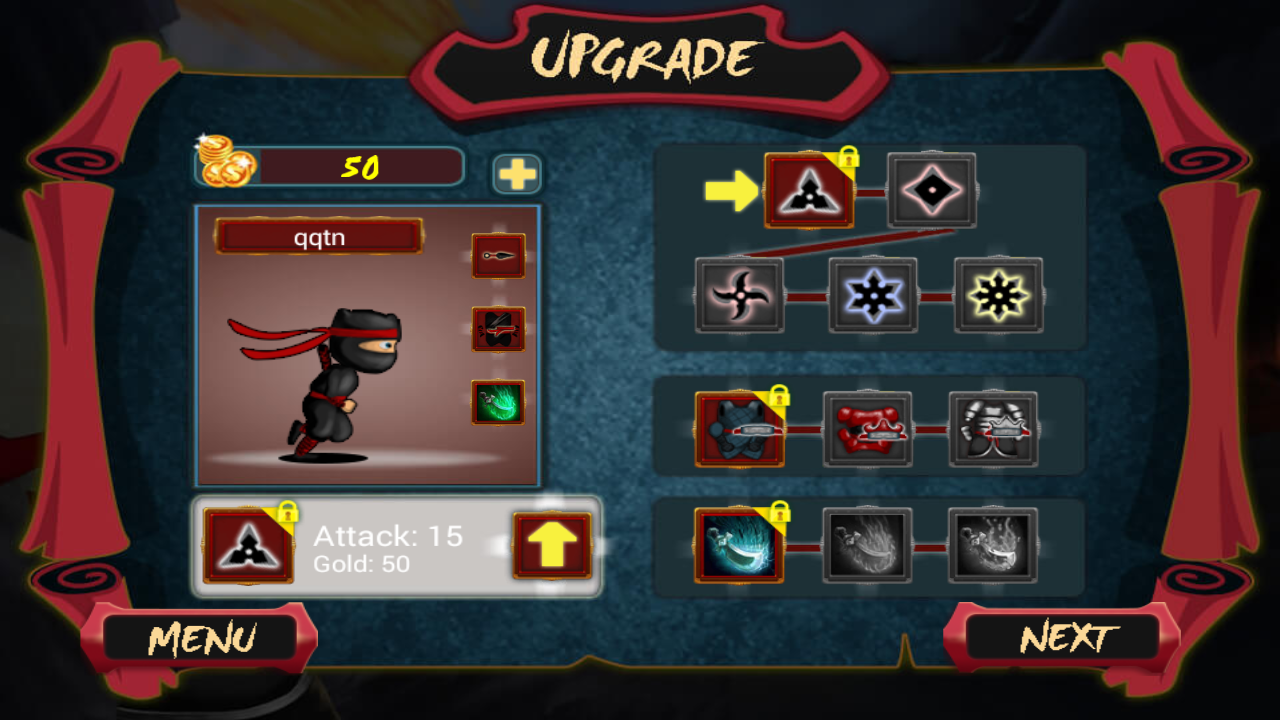The height and width of the screenshot is (720, 1280).
Task: Select the pink diamond shuriken upgrade
Action: [932, 190]
